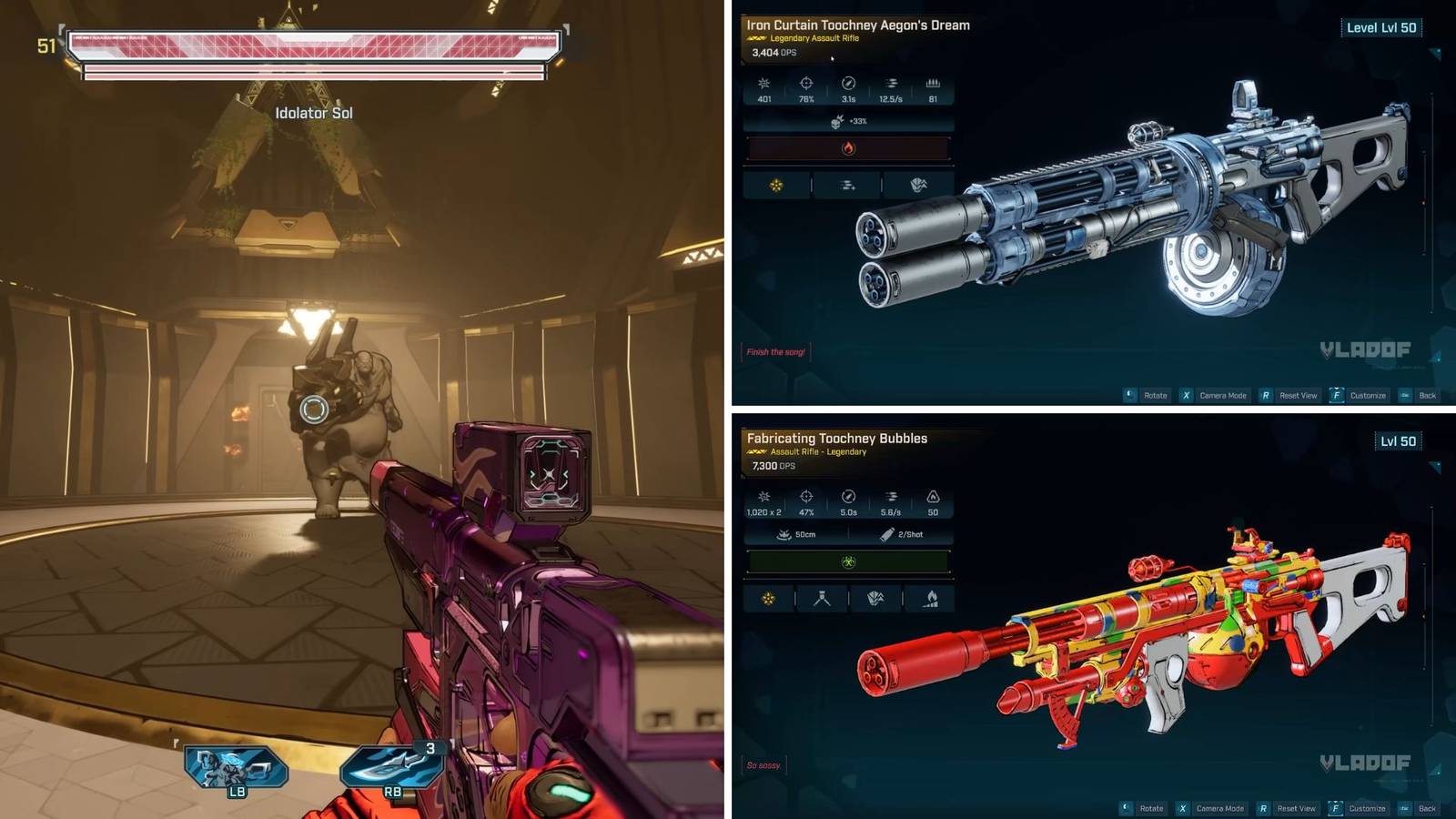Select the tripod attachment icon on Toochney Bubbles
Screen dimensions: 1456x819
coord(821,601)
